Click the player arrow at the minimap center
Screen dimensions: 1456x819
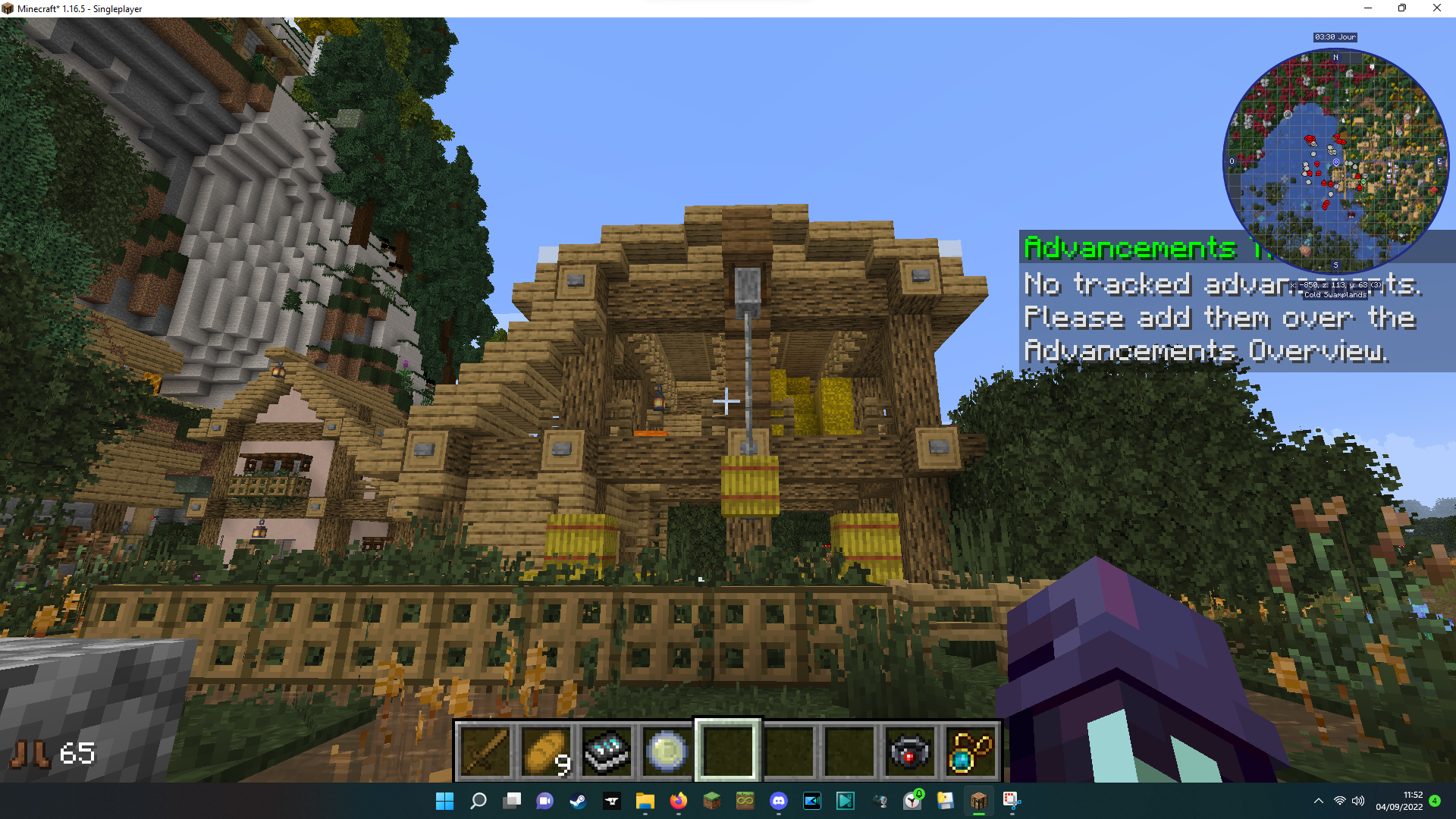pos(1335,162)
